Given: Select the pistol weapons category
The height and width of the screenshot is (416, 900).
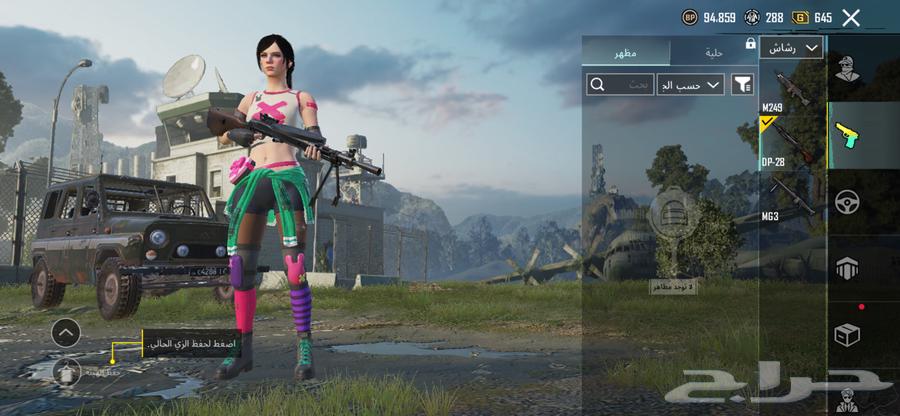Looking at the screenshot, I should 847,134.
